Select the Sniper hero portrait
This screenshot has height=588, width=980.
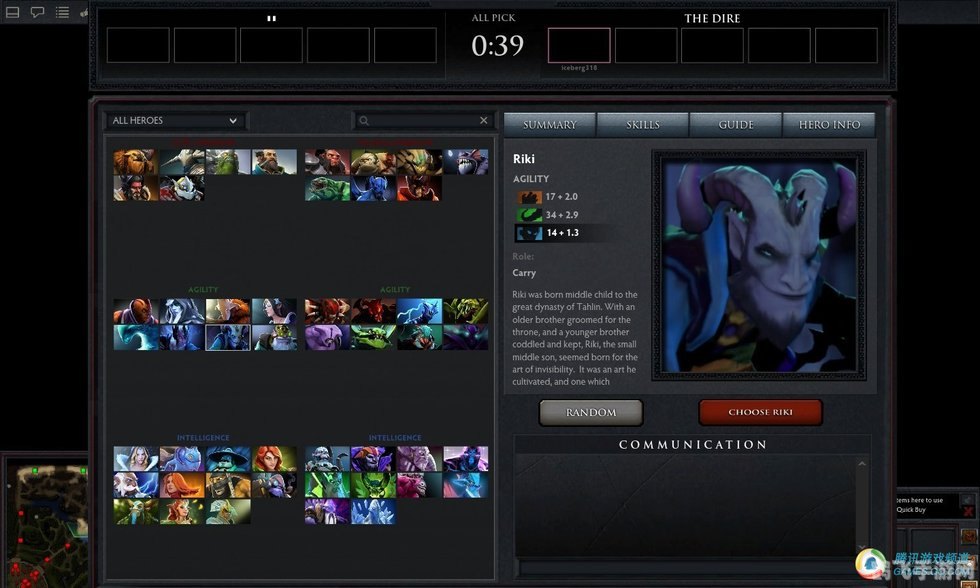(274, 337)
